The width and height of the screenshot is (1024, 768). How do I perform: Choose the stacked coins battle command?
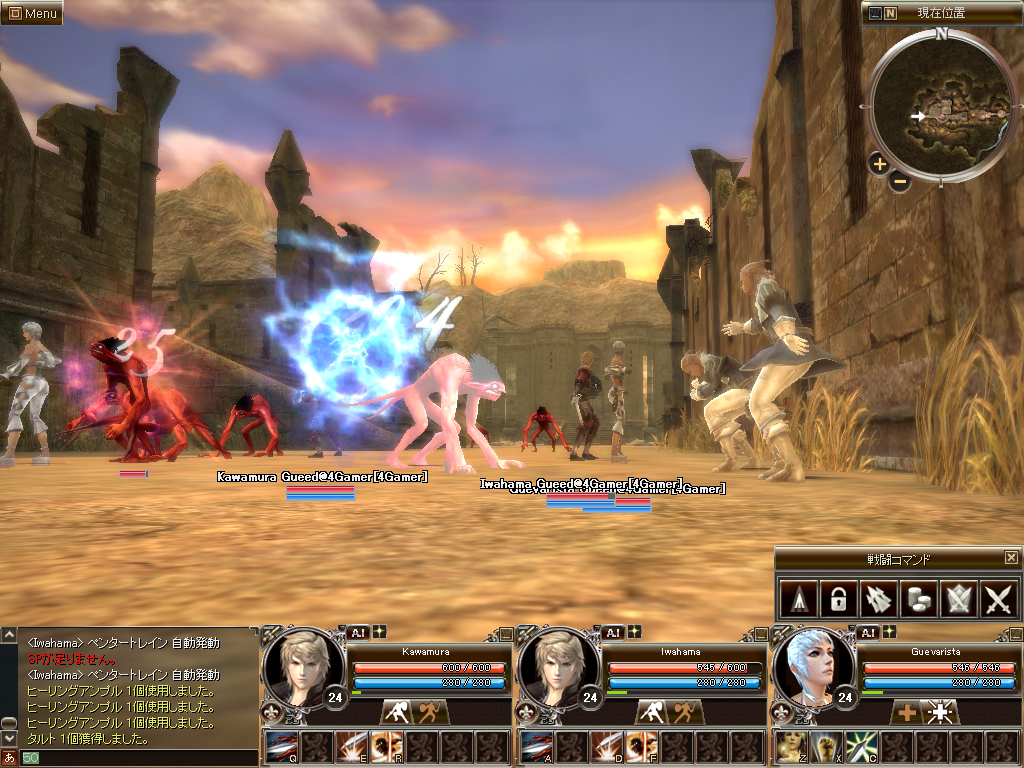click(917, 599)
